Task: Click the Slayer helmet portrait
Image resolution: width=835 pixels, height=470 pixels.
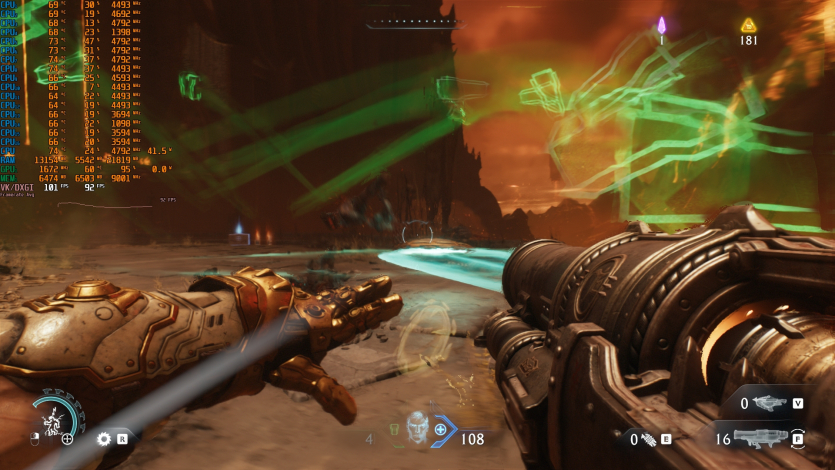Action: tap(417, 427)
